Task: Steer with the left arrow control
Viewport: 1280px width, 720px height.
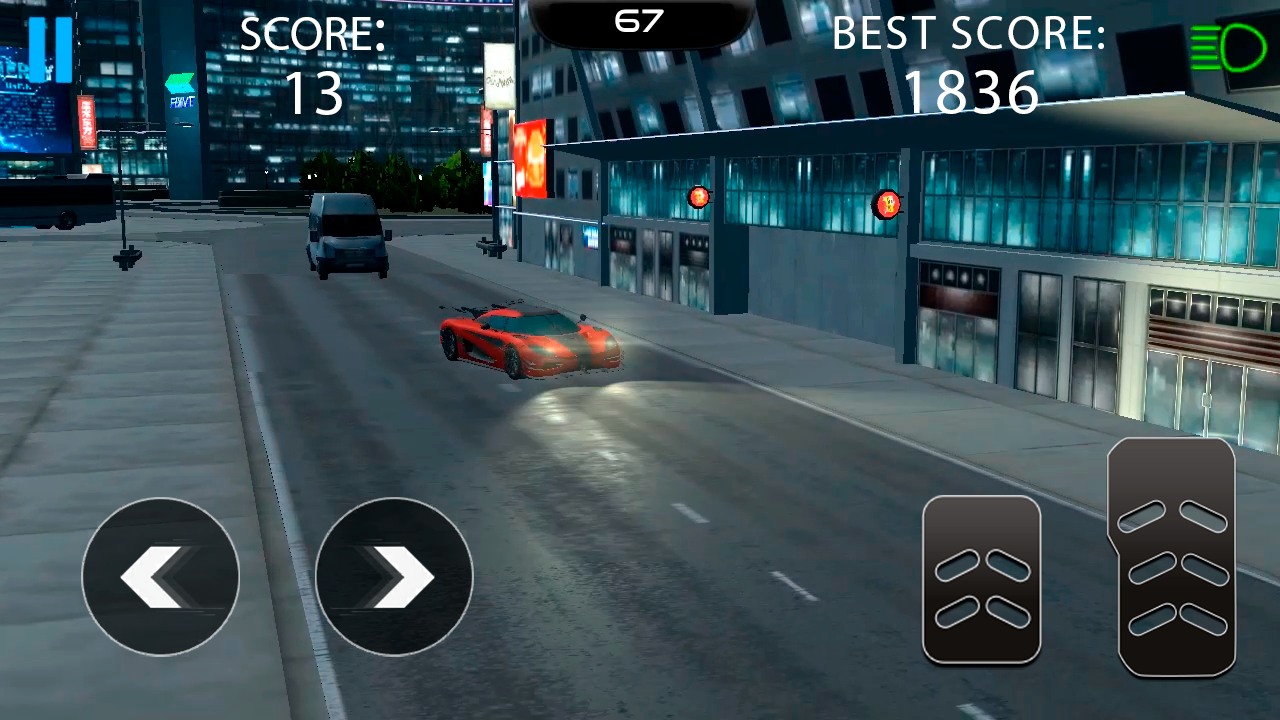Action: 160,577
